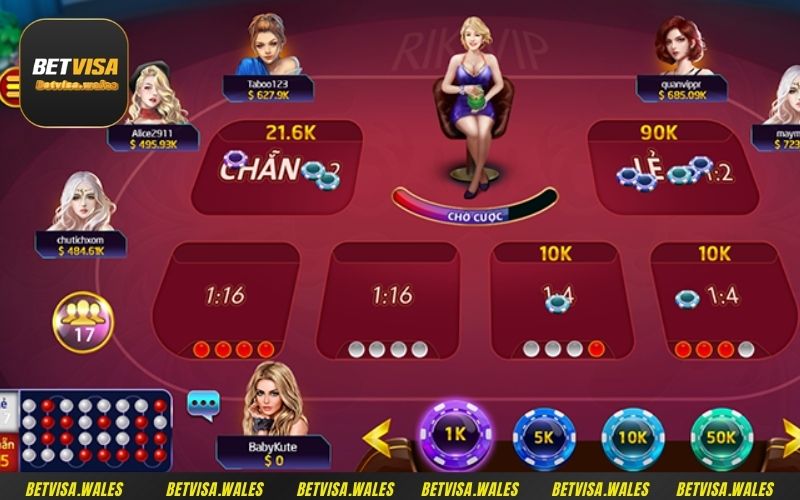Image resolution: width=800 pixels, height=500 pixels.
Task: View Alice2911's player avatar
Action: [x=154, y=97]
